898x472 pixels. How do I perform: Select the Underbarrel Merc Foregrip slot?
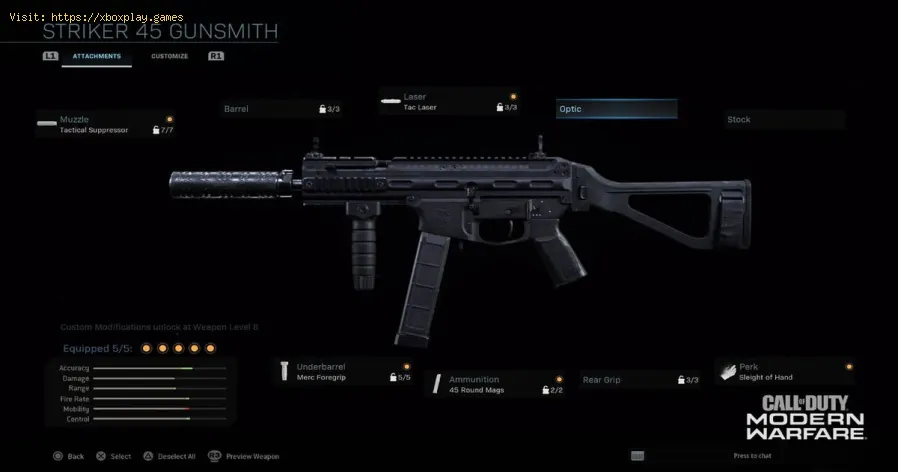tap(344, 372)
